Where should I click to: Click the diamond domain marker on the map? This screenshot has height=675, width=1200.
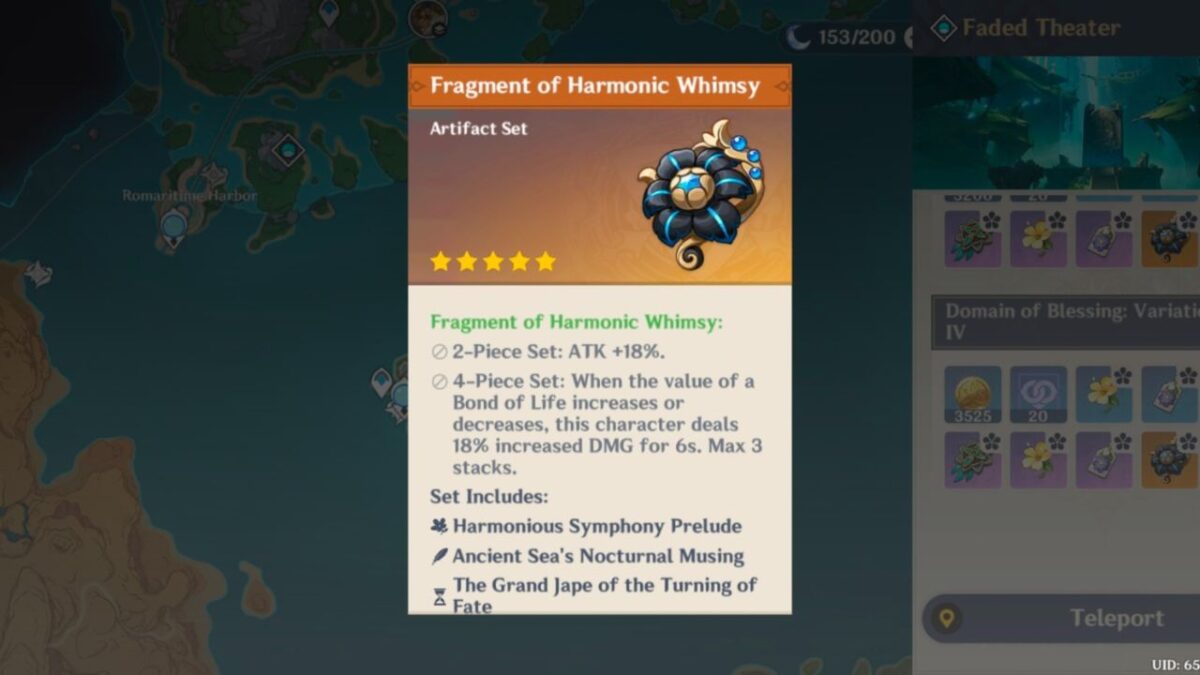[x=288, y=150]
